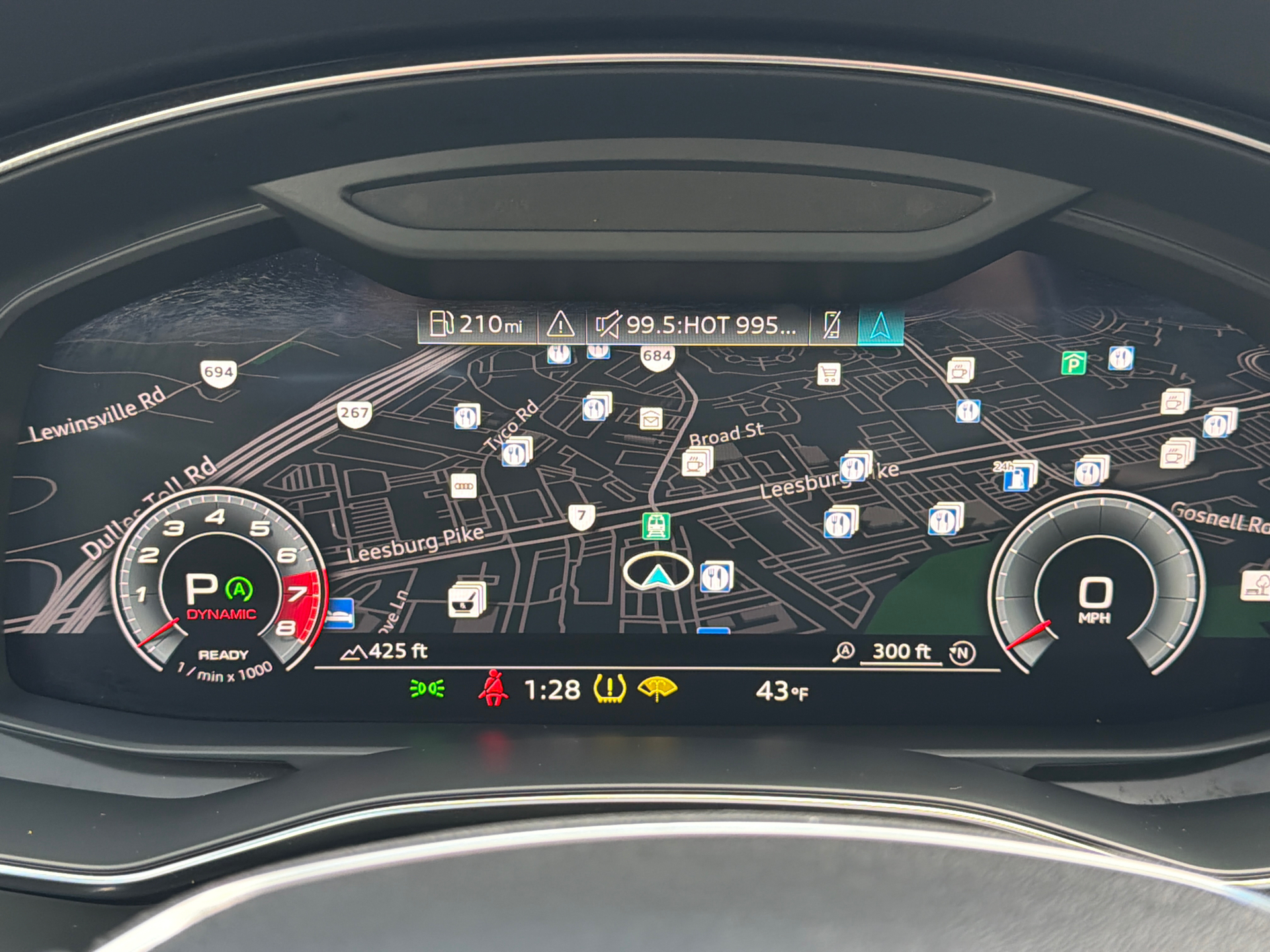Select the shopping cart POI on the map
The image size is (1270, 952).
(830, 374)
